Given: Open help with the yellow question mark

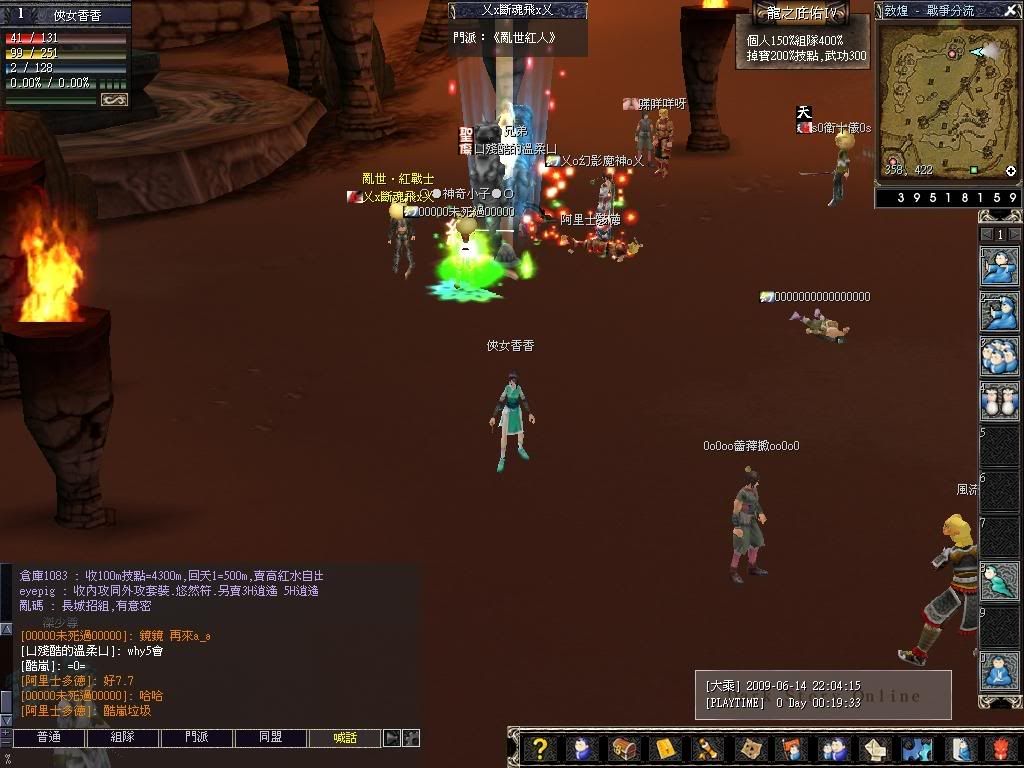Looking at the screenshot, I should 540,749.
